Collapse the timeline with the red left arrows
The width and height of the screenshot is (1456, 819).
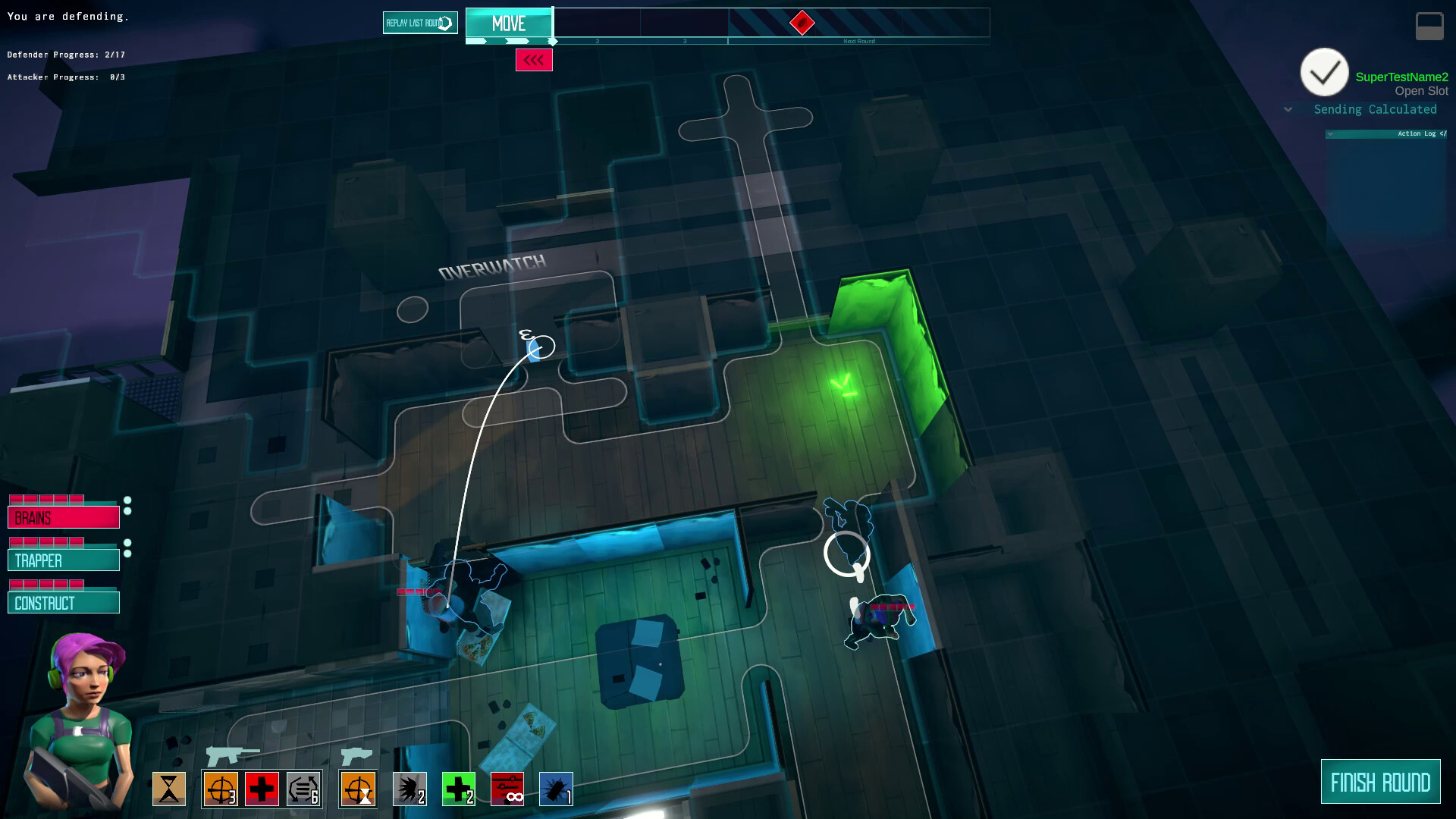(x=535, y=60)
